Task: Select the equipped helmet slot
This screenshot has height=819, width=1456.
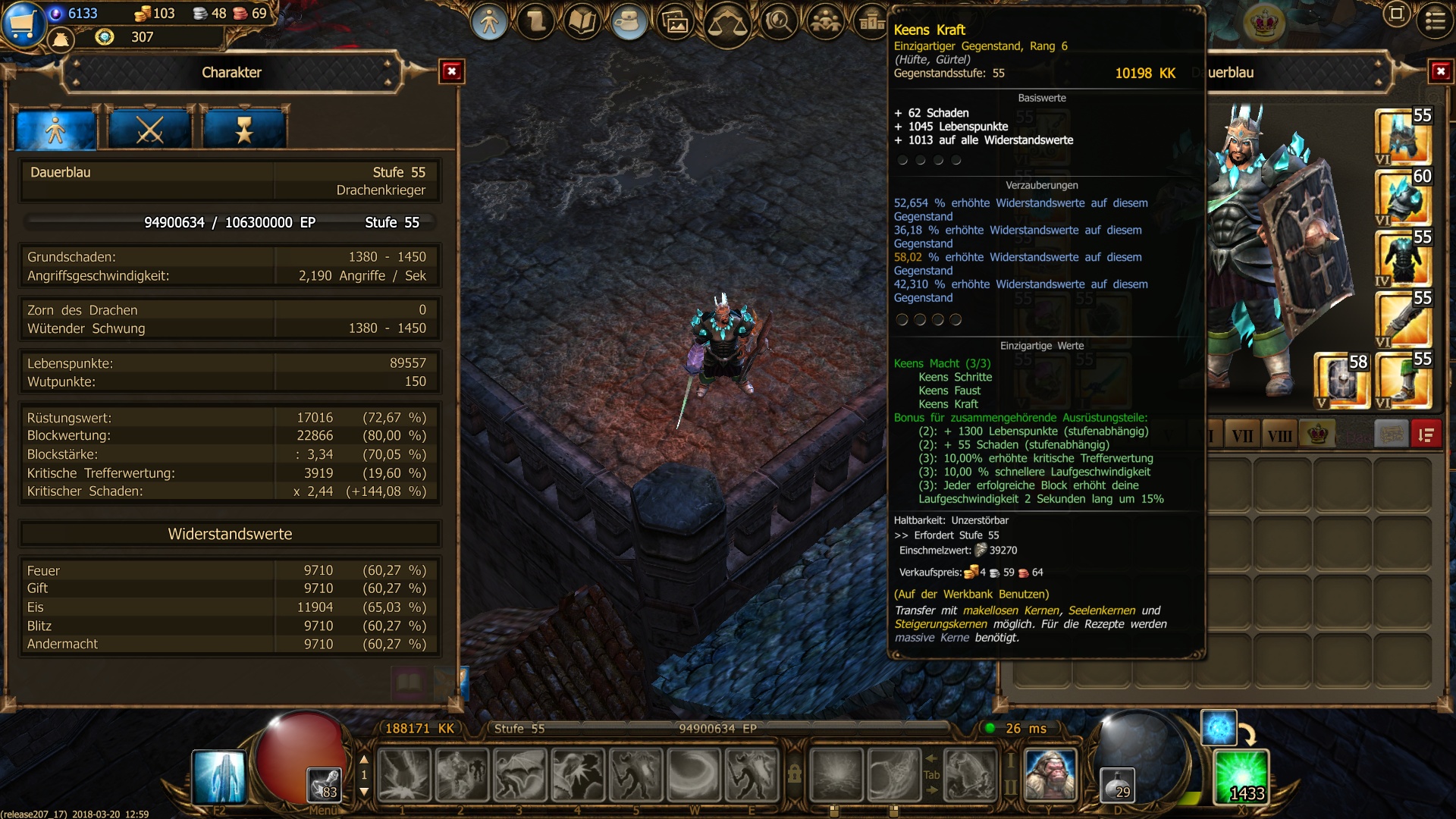Action: [1403, 136]
